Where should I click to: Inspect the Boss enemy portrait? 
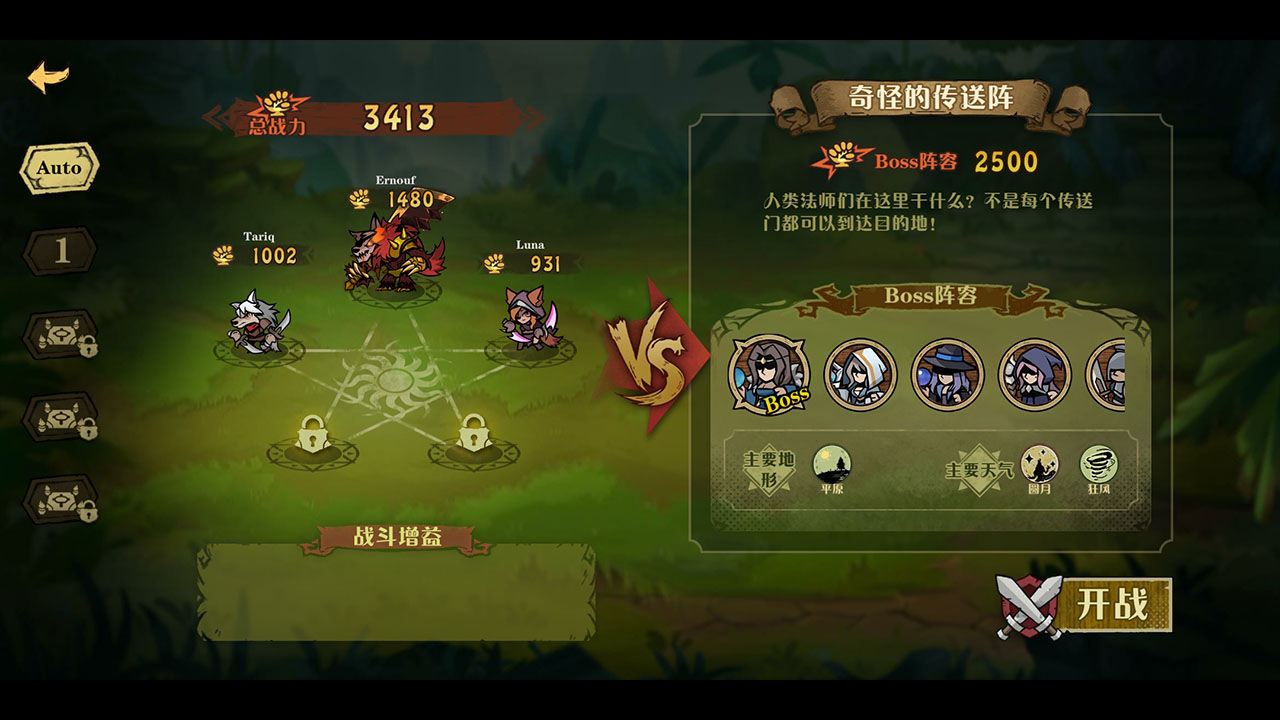coord(768,374)
